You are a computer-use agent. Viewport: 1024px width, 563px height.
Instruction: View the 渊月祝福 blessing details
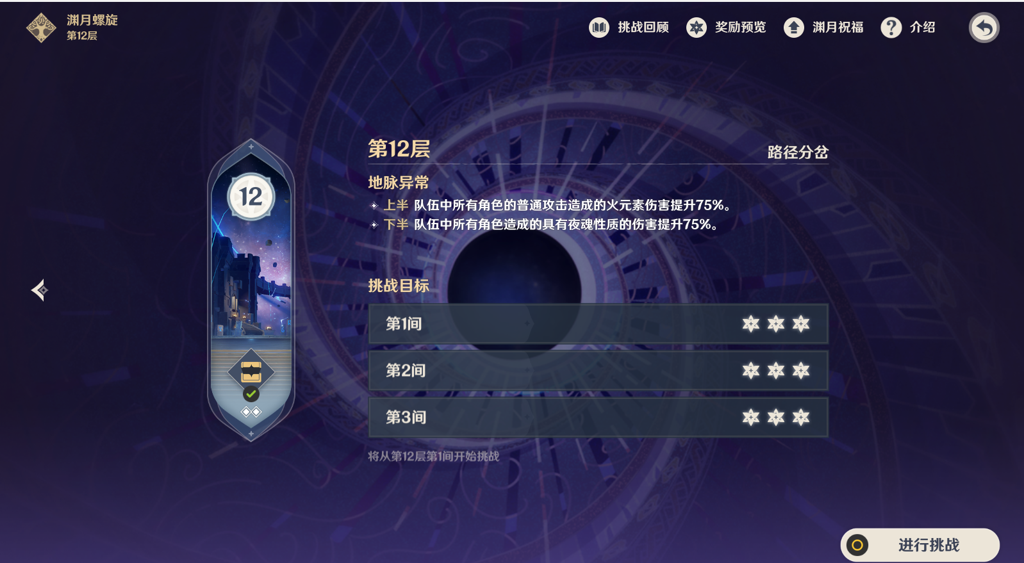pyautogui.click(x=824, y=28)
